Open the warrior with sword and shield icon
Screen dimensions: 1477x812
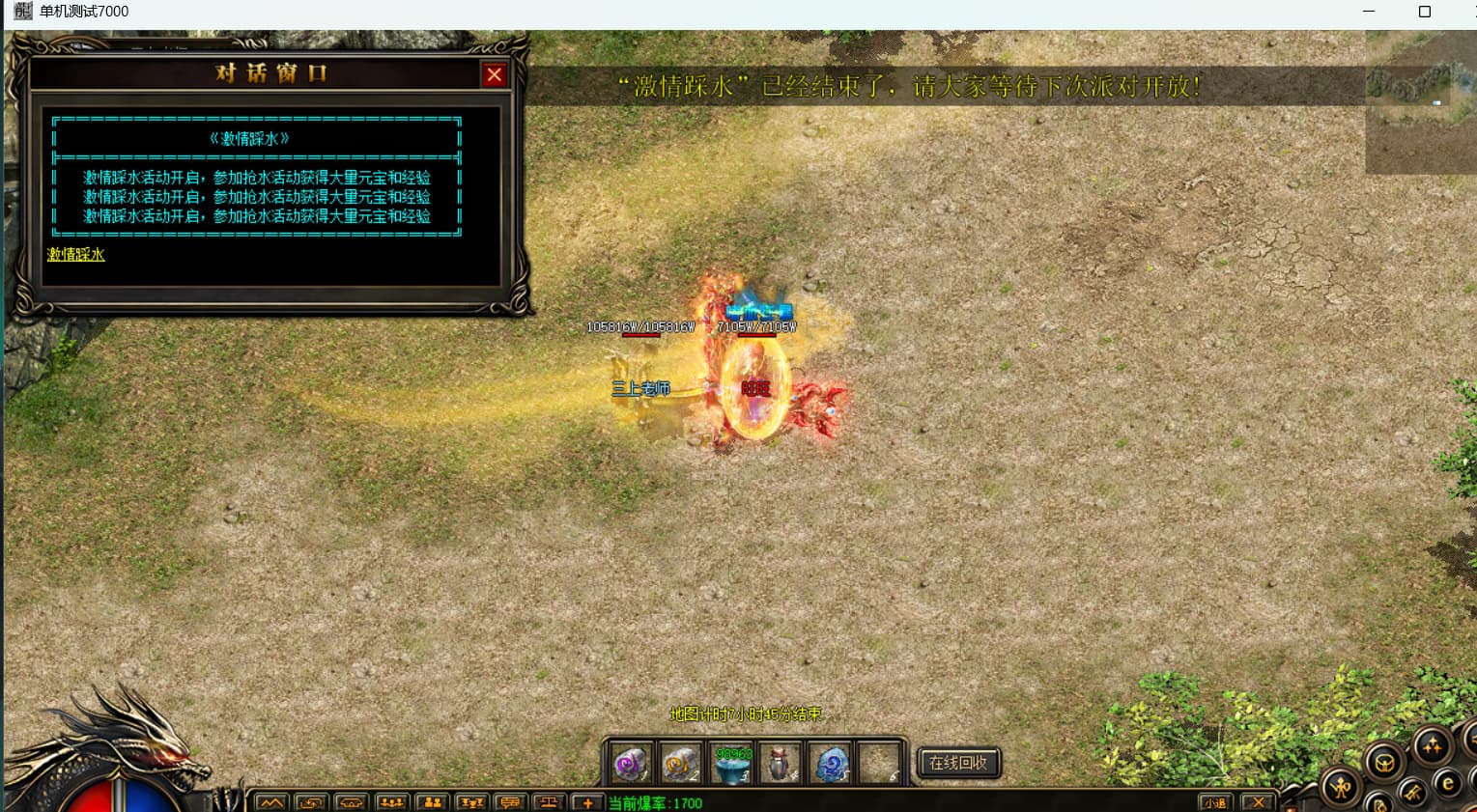[x=1340, y=788]
